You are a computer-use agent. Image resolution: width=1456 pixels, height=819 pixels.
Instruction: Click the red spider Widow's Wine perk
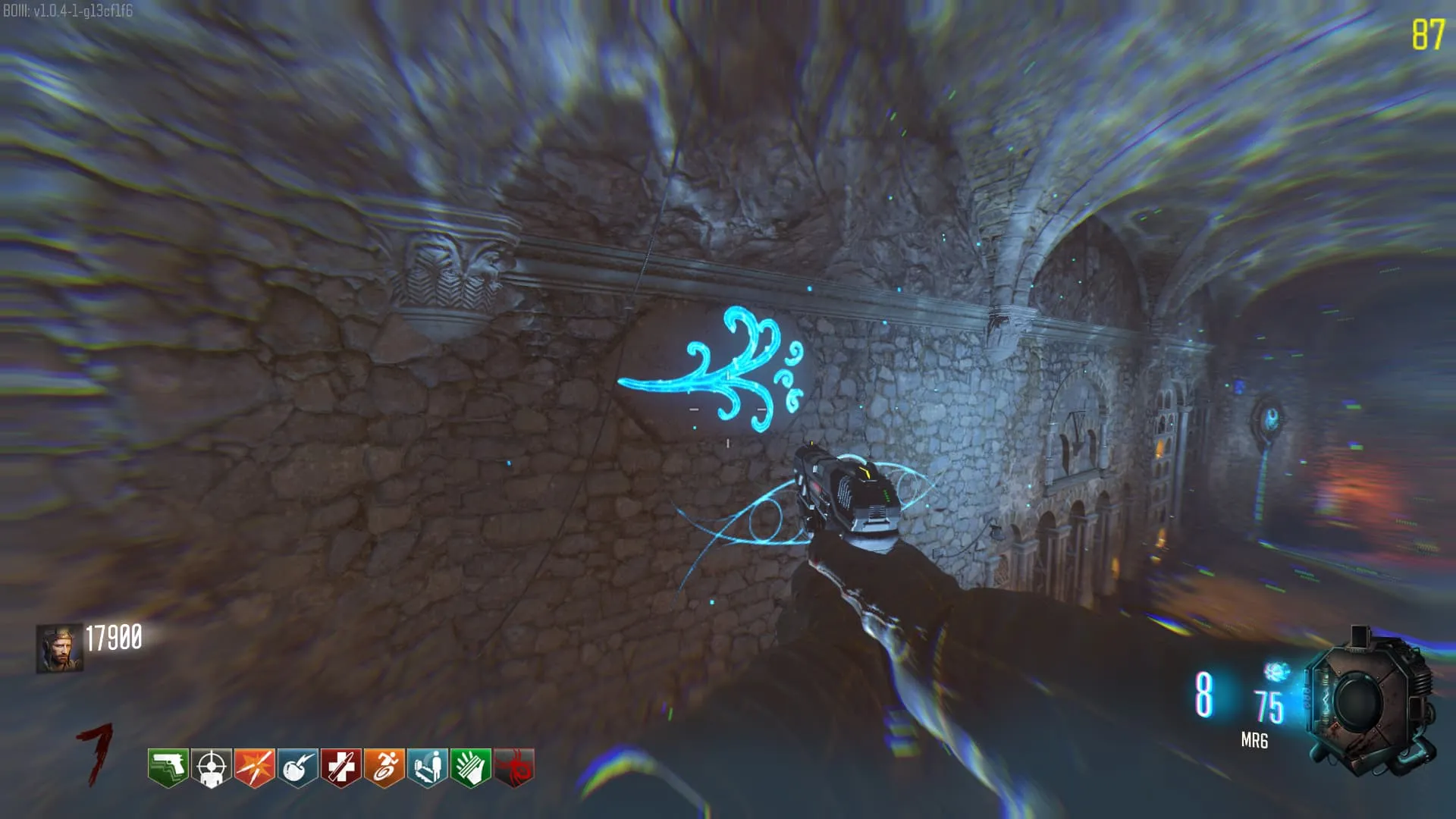513,767
